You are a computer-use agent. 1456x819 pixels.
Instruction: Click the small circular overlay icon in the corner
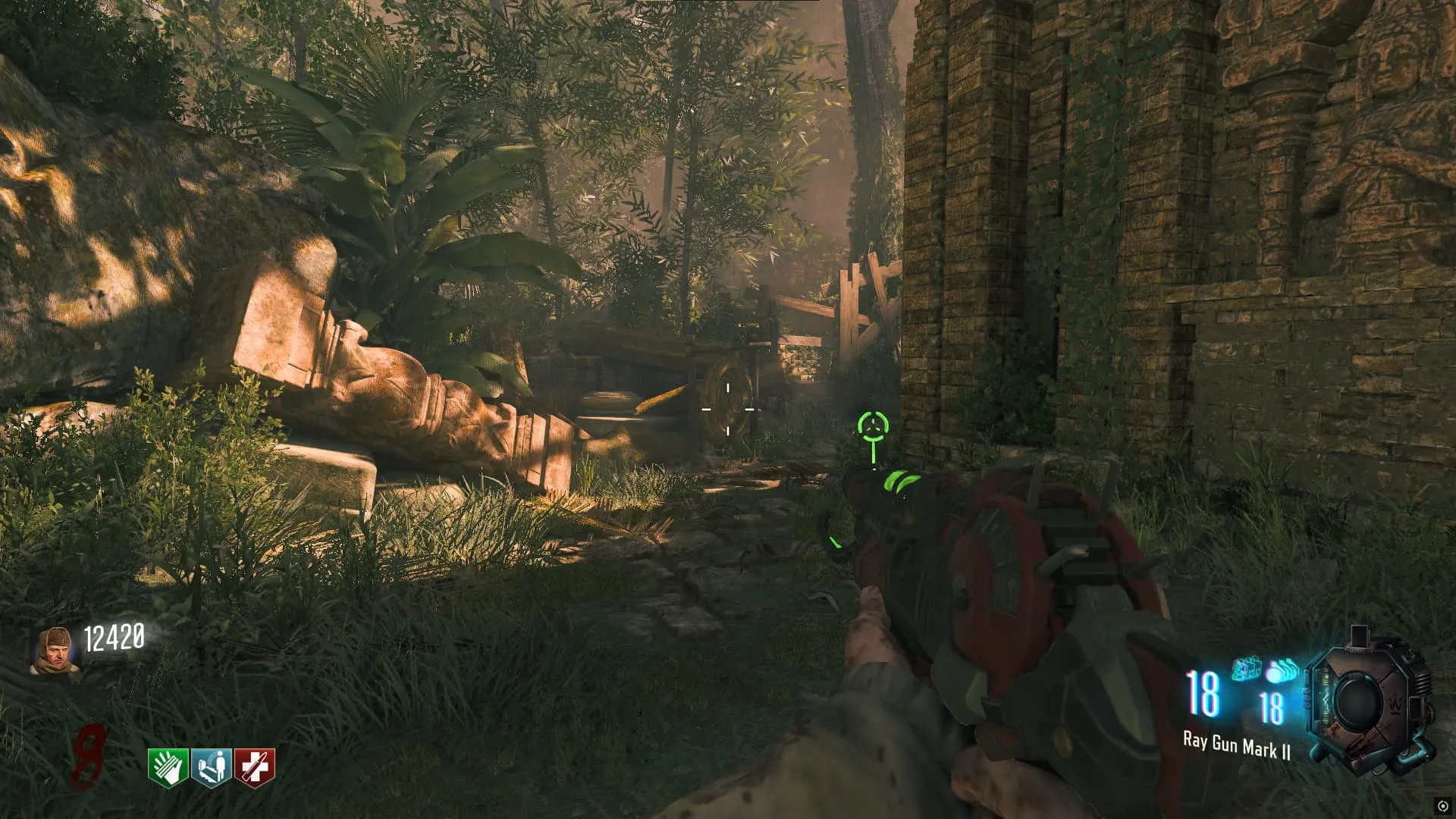coord(1442,806)
